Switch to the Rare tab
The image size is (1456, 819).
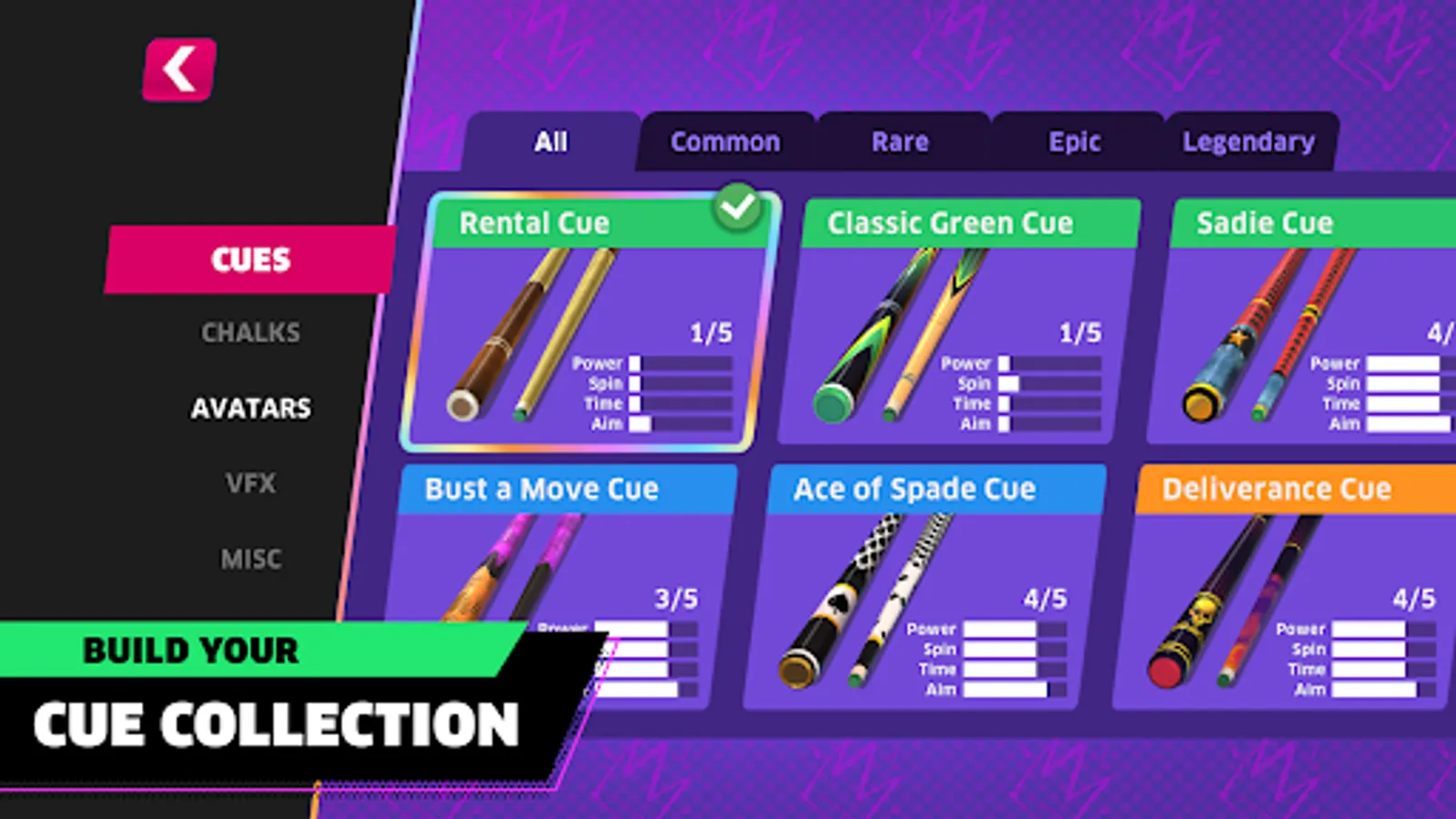point(899,141)
